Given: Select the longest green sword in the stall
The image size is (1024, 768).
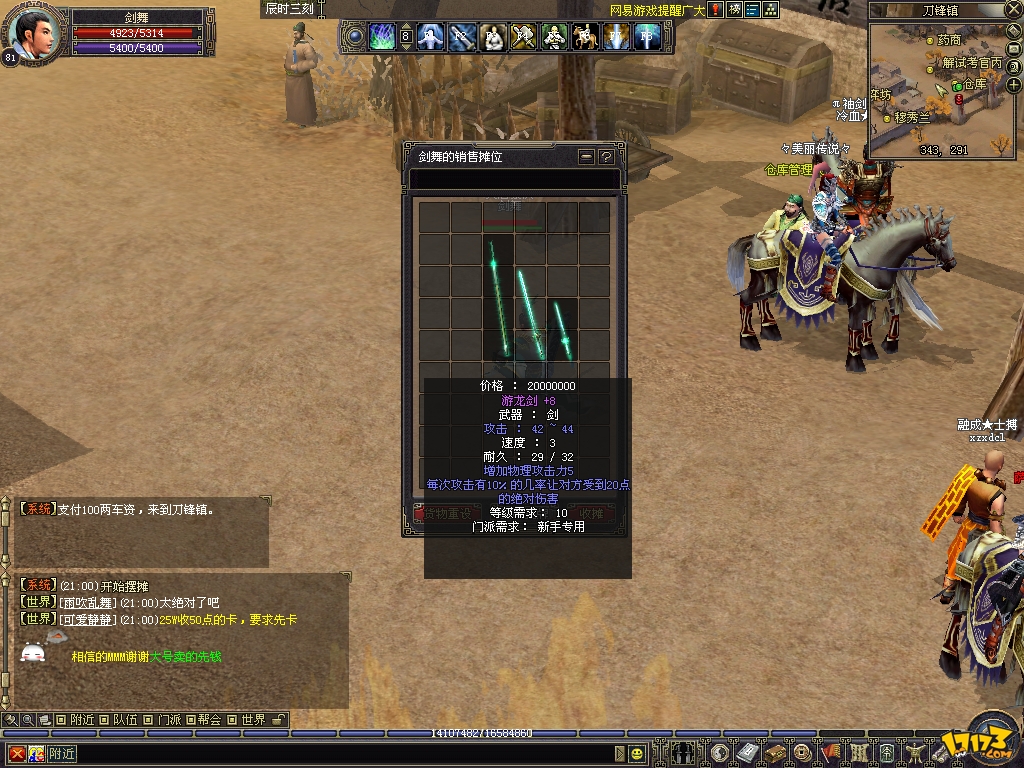Looking at the screenshot, I should (497, 297).
